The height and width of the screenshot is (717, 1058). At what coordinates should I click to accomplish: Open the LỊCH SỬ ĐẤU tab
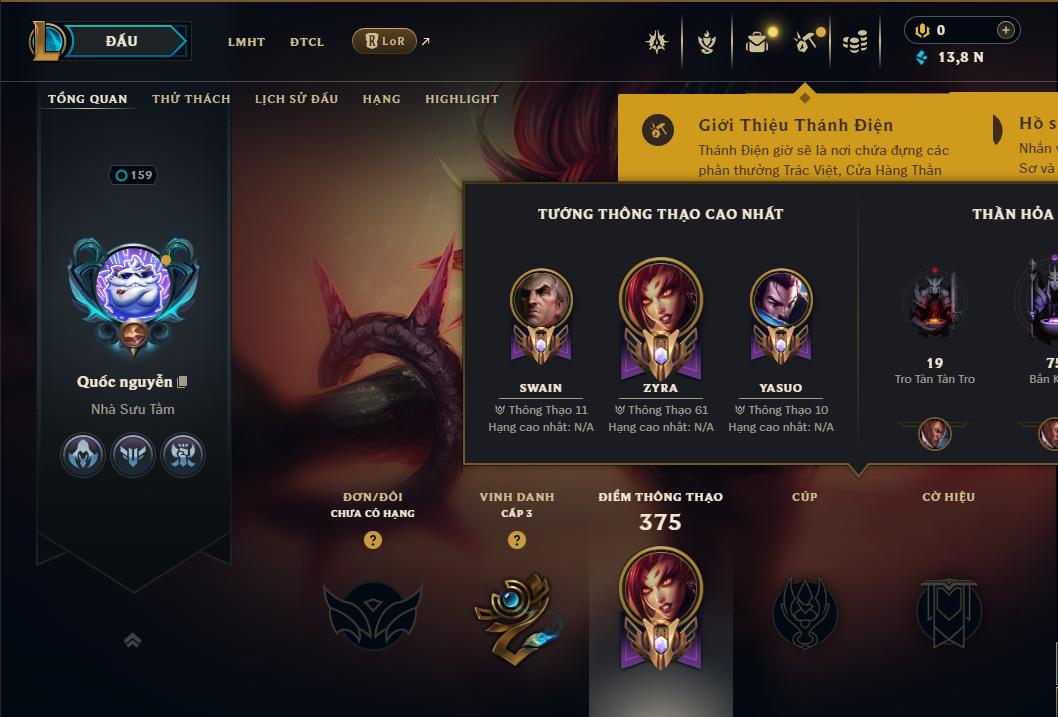[296, 99]
